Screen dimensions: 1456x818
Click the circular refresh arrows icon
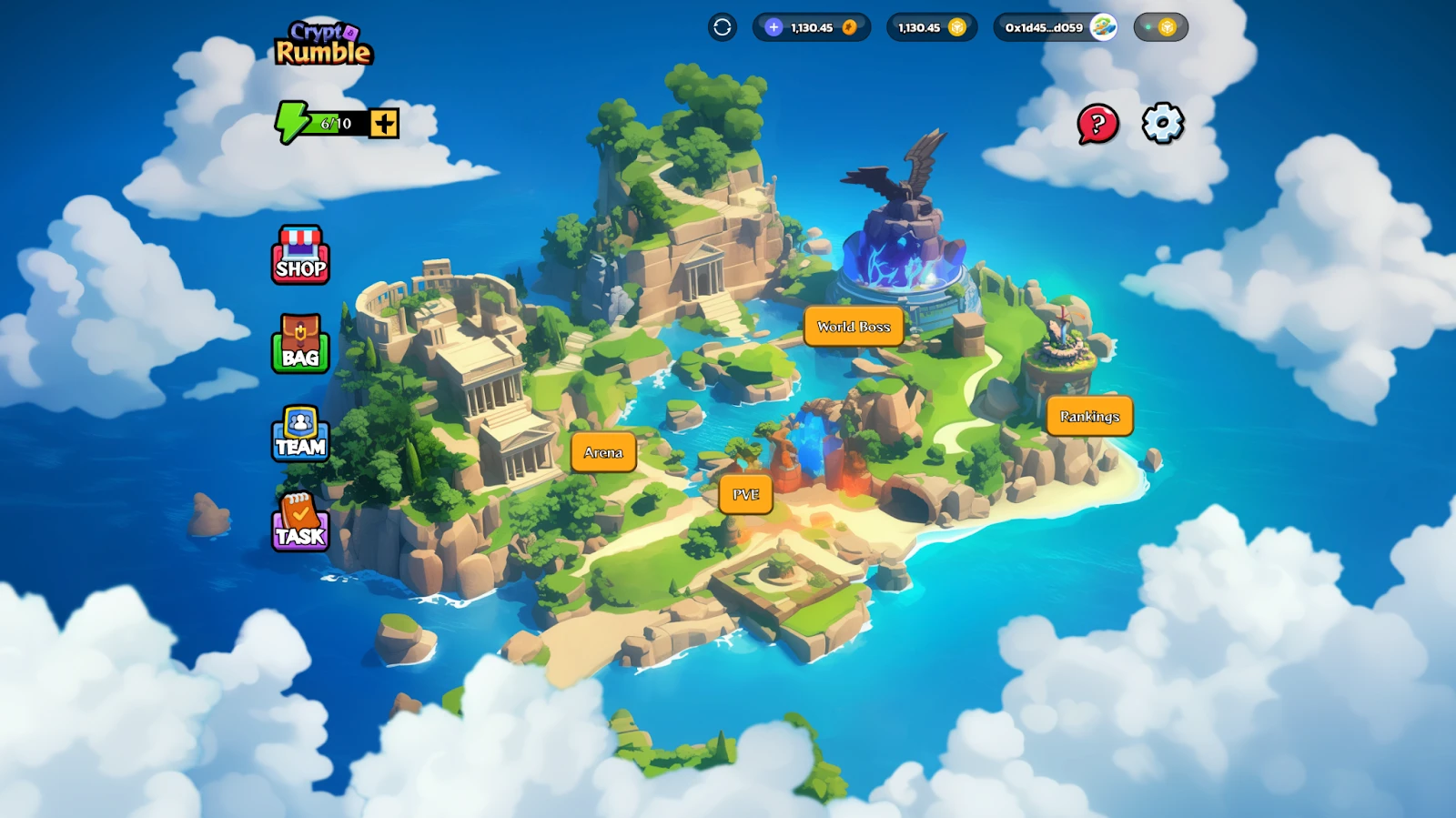pos(723,27)
